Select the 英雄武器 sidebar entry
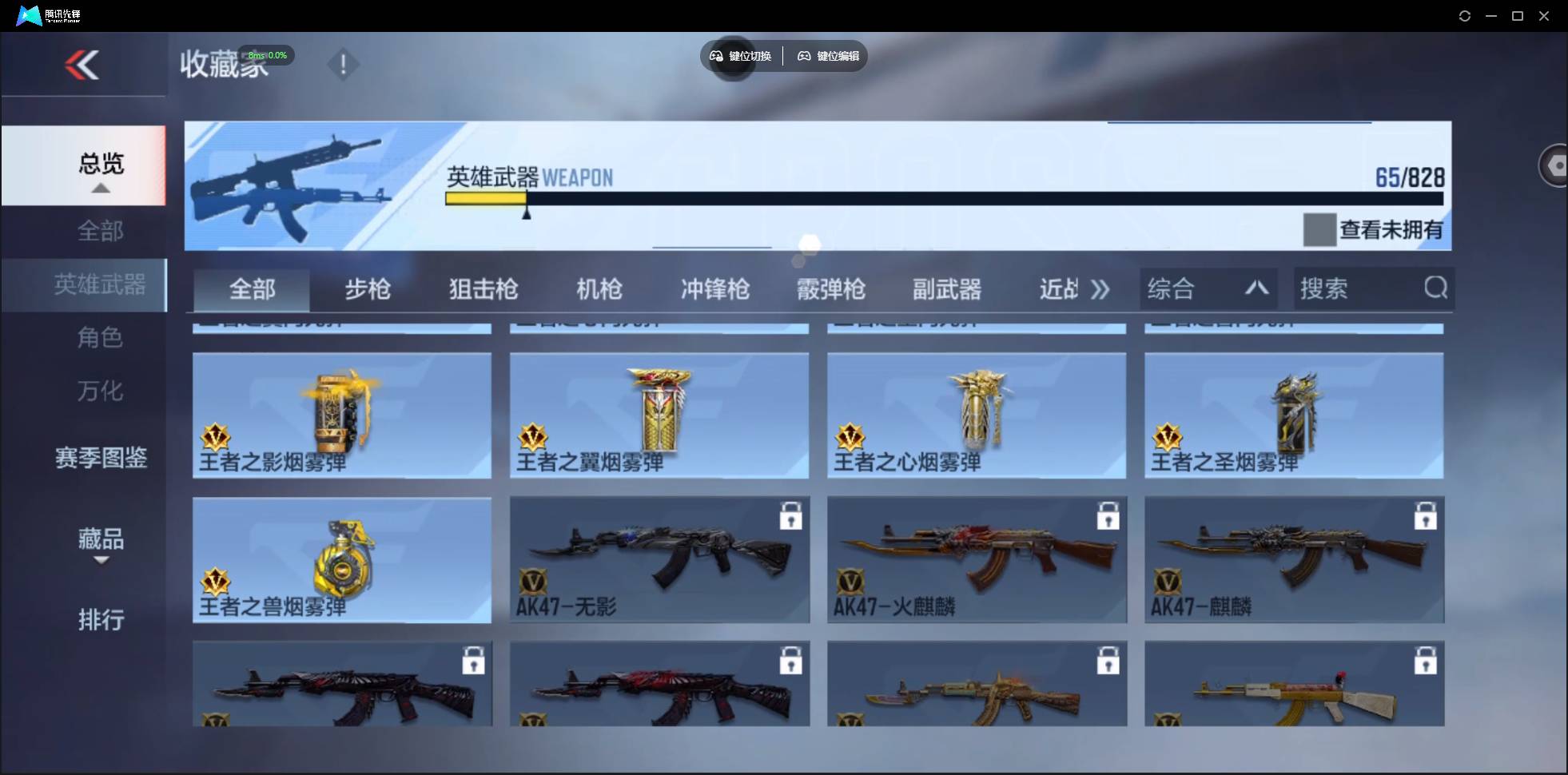This screenshot has height=775, width=1568. click(101, 284)
